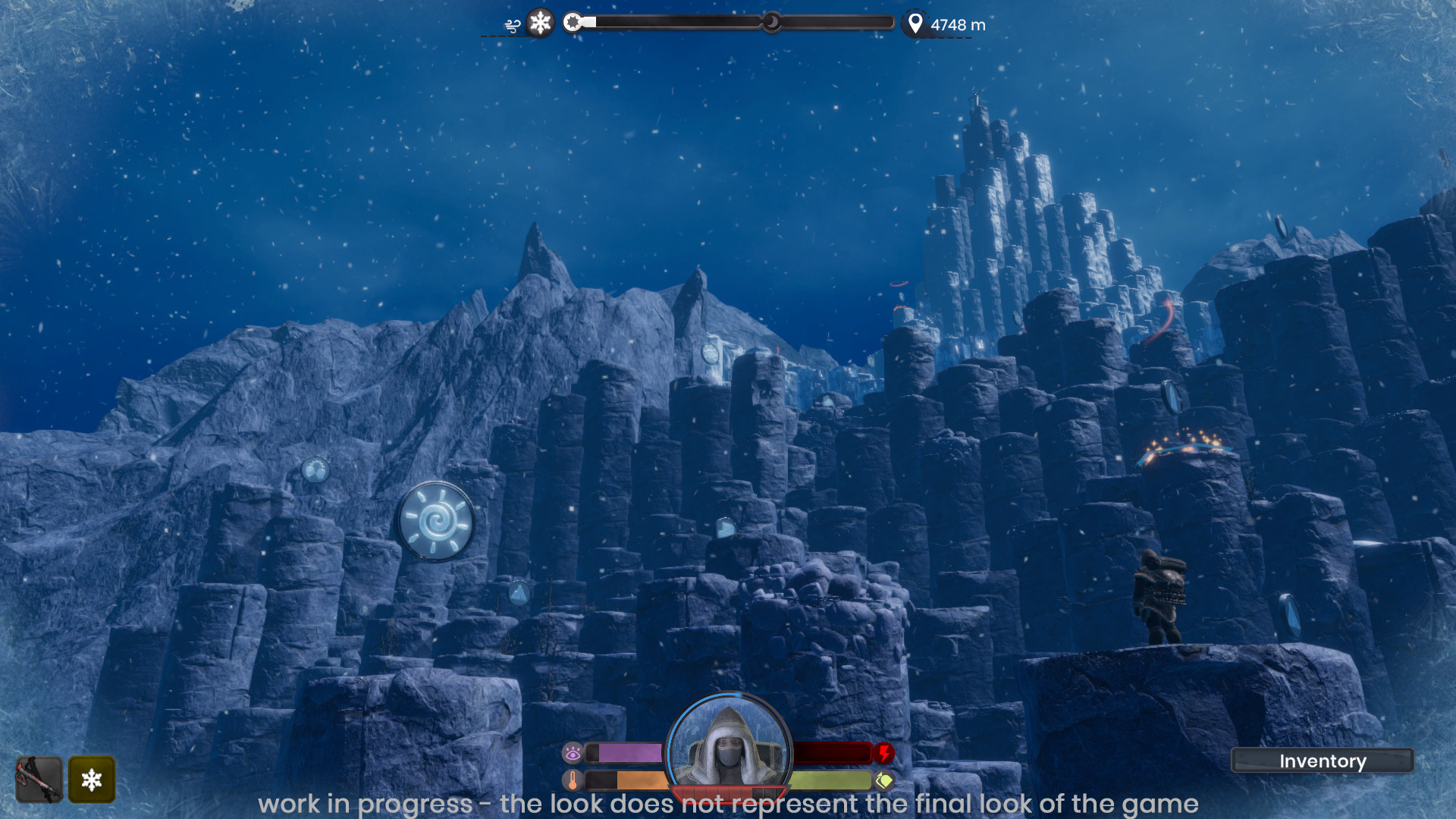Viewport: 1456px width, 819px height.
Task: Select the trekking pole item slot
Action: point(39,780)
